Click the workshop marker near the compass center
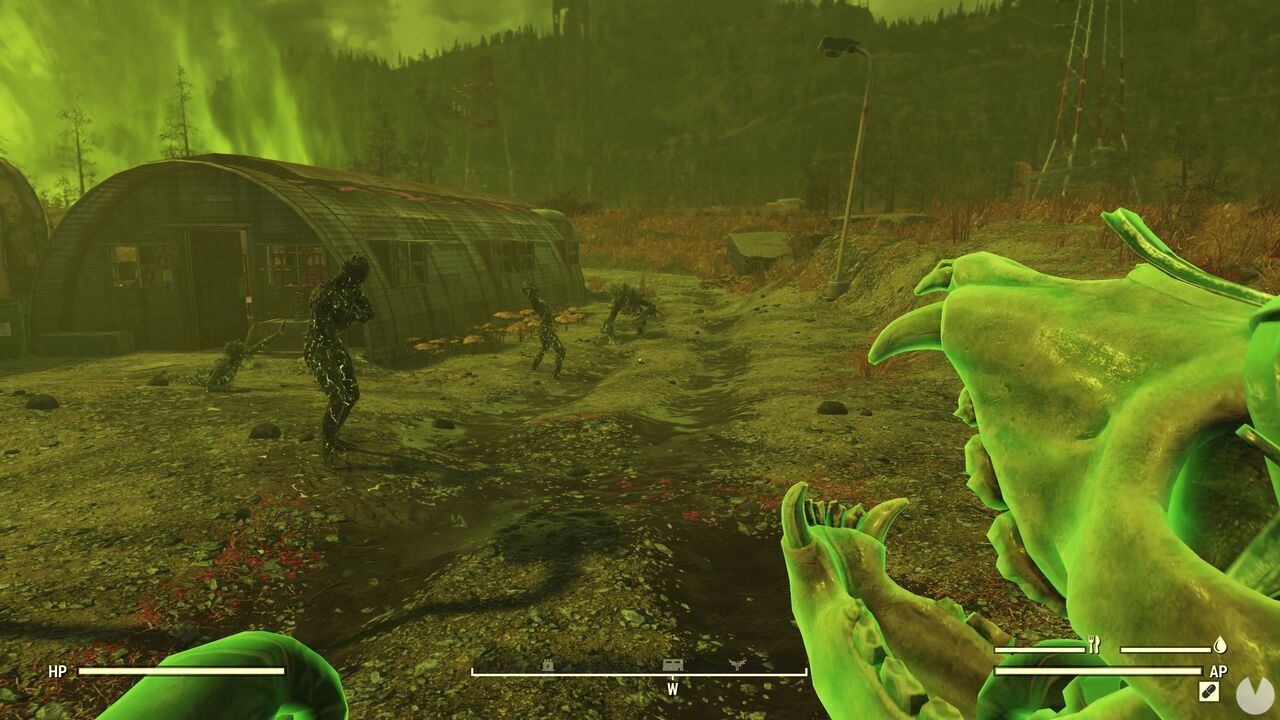The height and width of the screenshot is (720, 1280). [x=672, y=665]
